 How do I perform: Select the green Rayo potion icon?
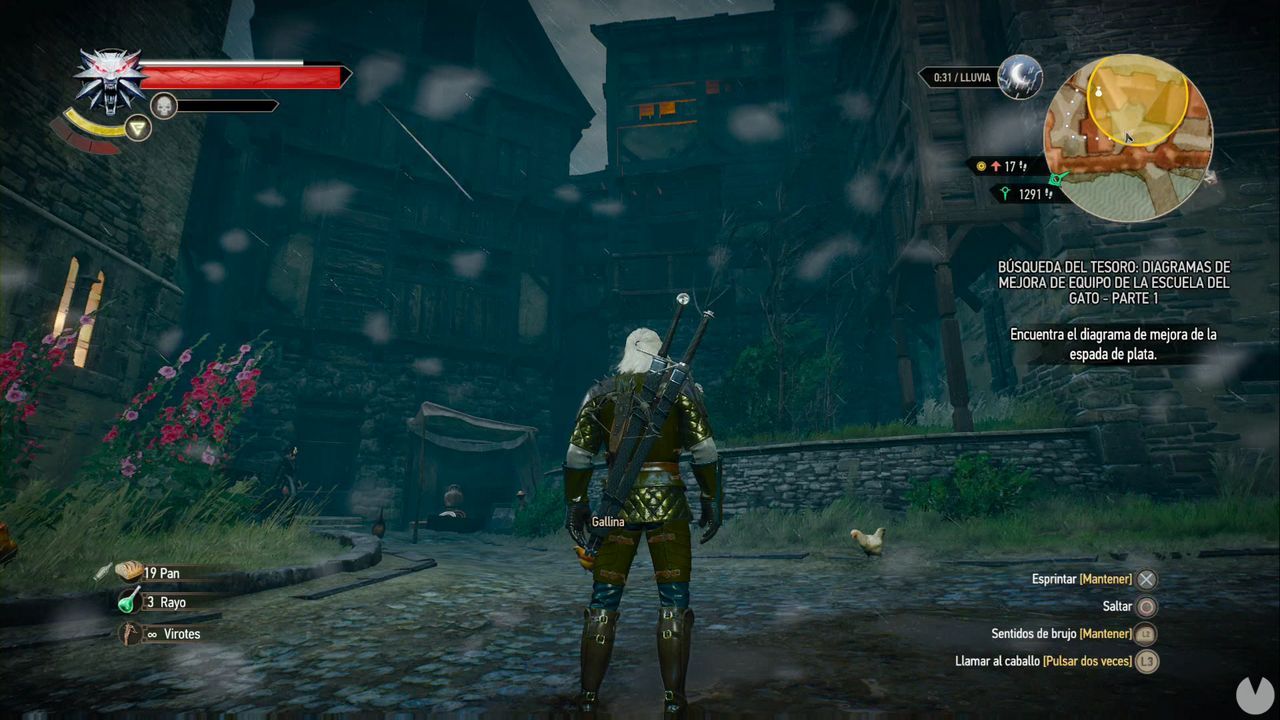(x=129, y=601)
